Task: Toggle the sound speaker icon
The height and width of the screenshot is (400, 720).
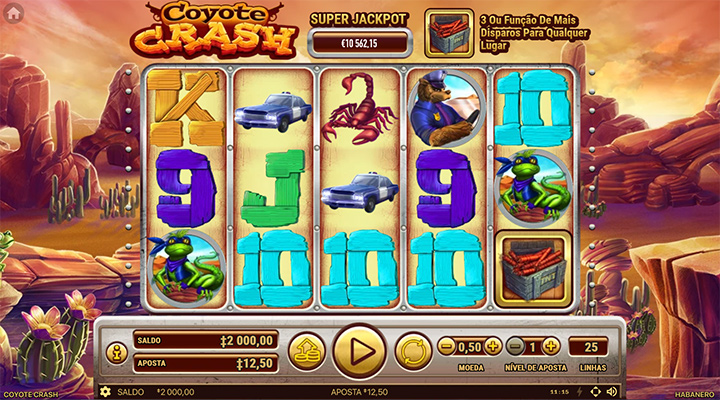Action: [x=612, y=392]
